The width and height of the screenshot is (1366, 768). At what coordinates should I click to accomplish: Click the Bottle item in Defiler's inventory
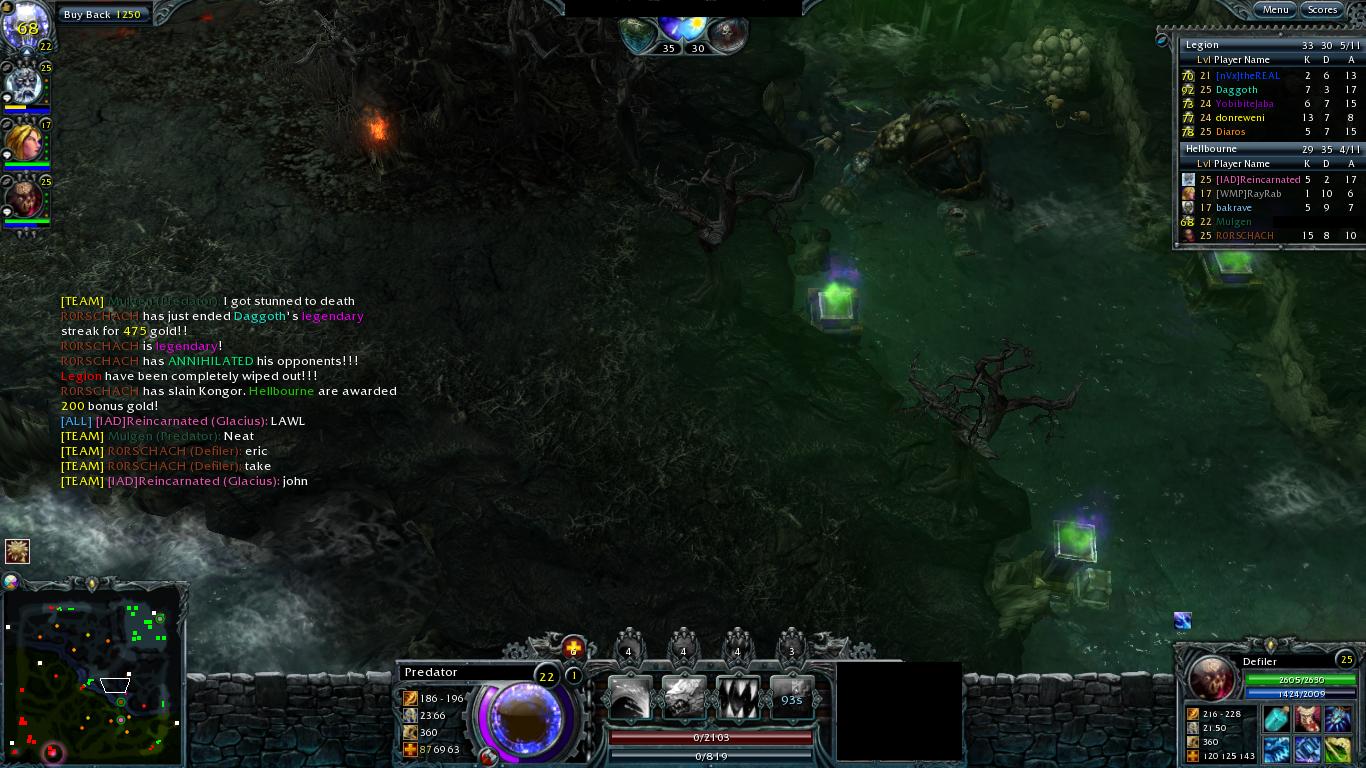[1277, 718]
